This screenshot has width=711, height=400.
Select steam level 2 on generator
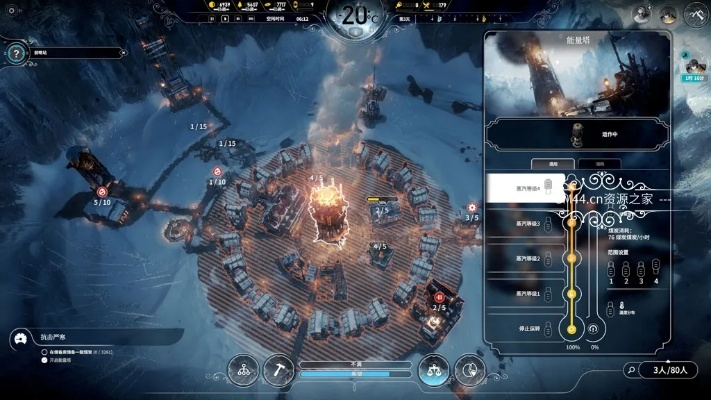point(527,258)
